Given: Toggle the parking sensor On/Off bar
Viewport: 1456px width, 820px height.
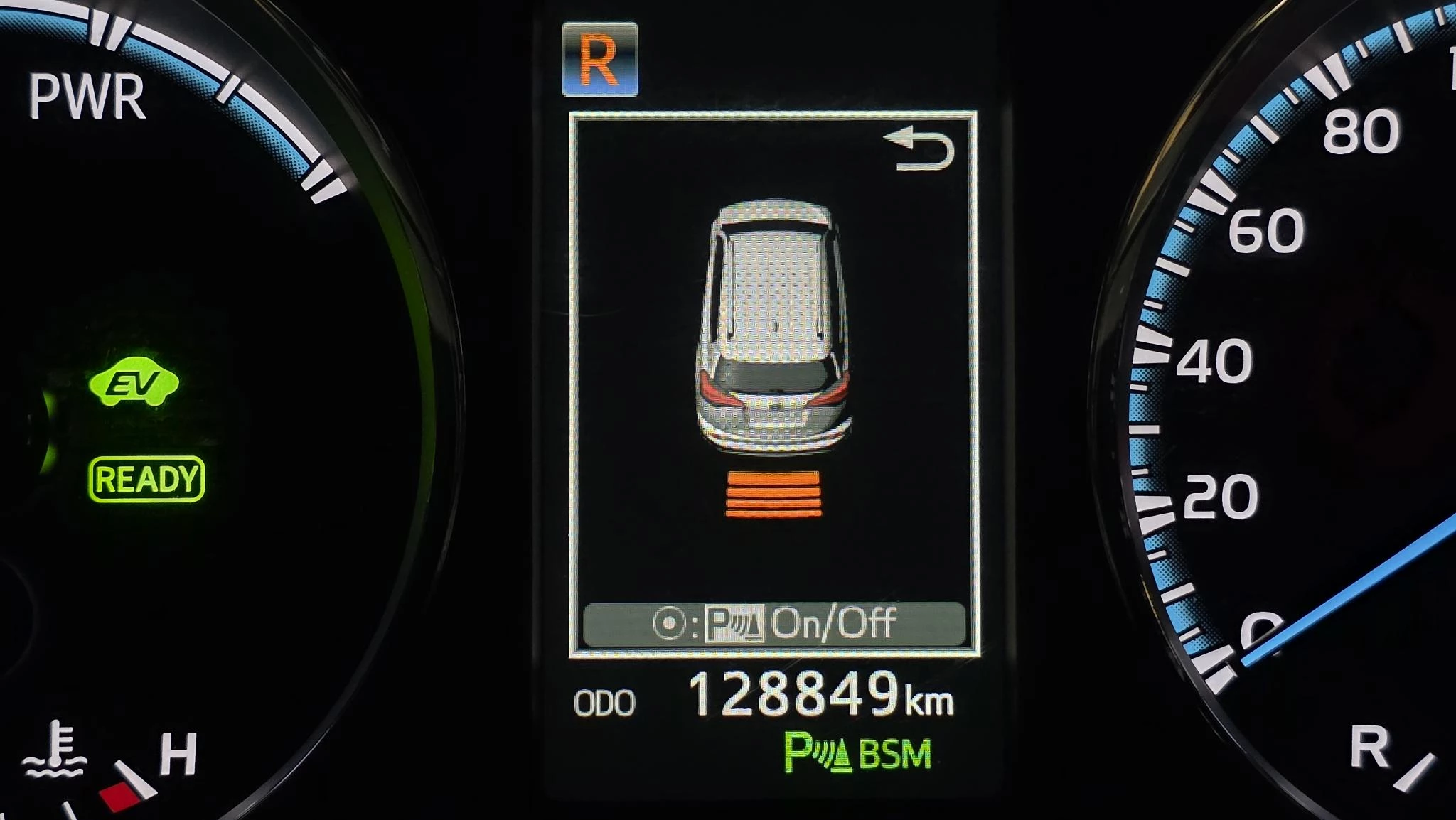Looking at the screenshot, I should click(773, 624).
